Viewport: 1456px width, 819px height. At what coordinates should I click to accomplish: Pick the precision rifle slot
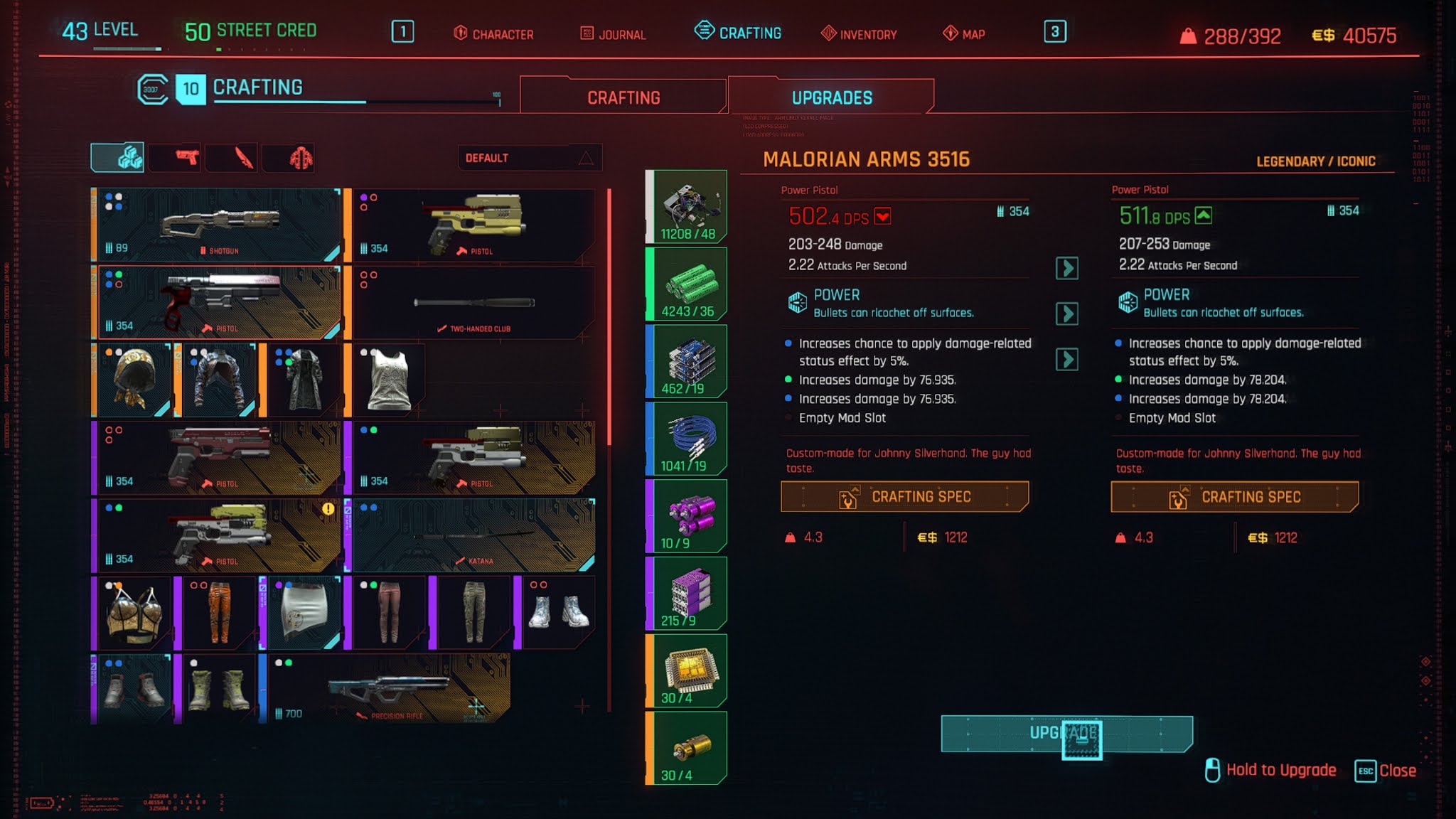(x=388, y=688)
